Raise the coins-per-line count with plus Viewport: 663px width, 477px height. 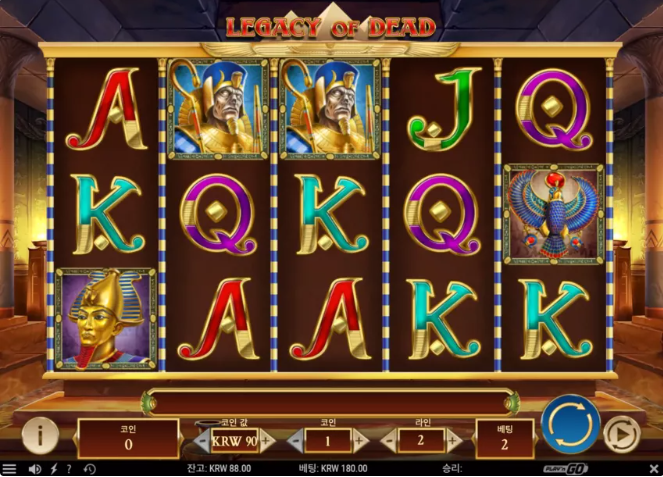coord(360,439)
